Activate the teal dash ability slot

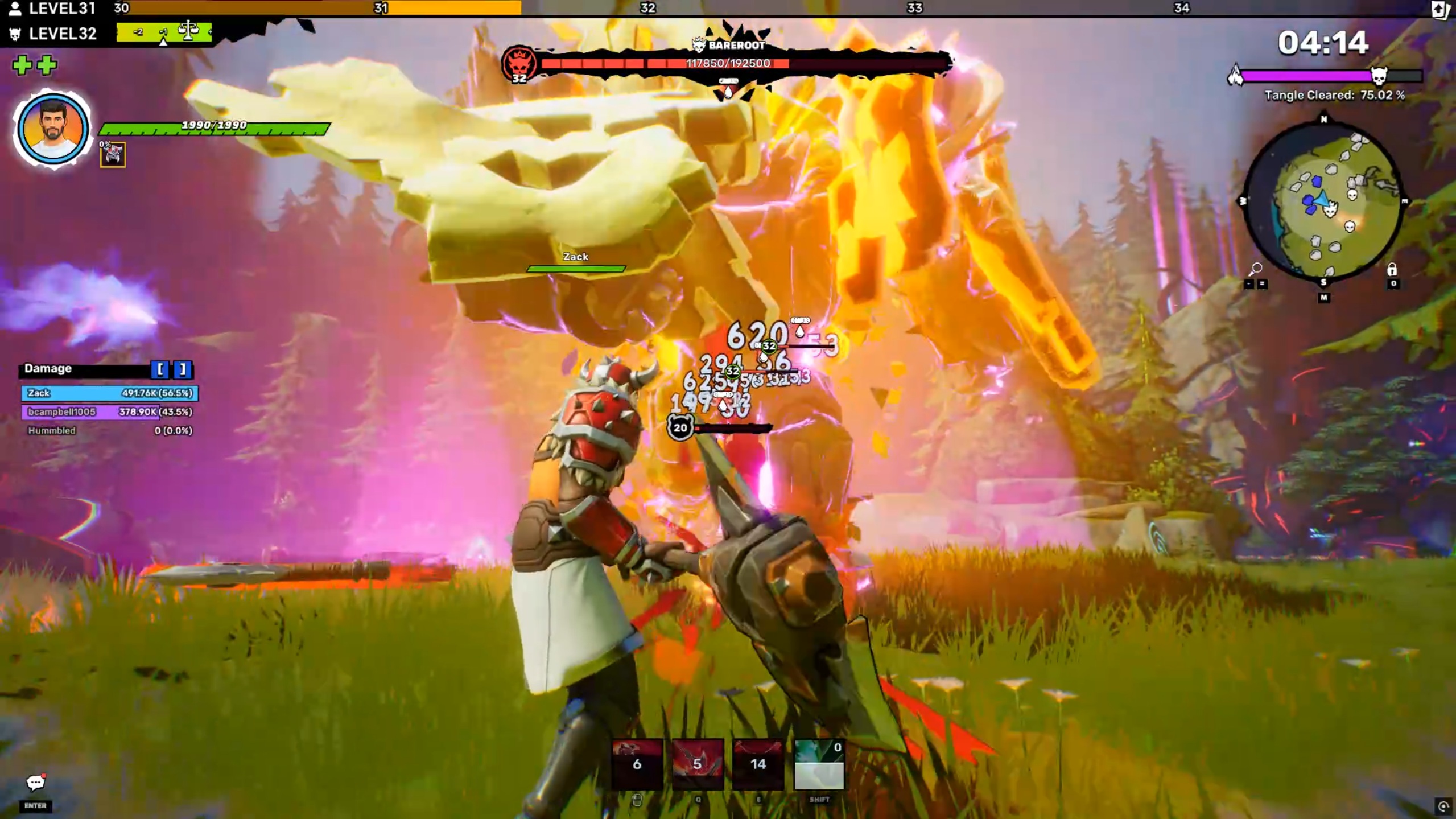(819, 764)
